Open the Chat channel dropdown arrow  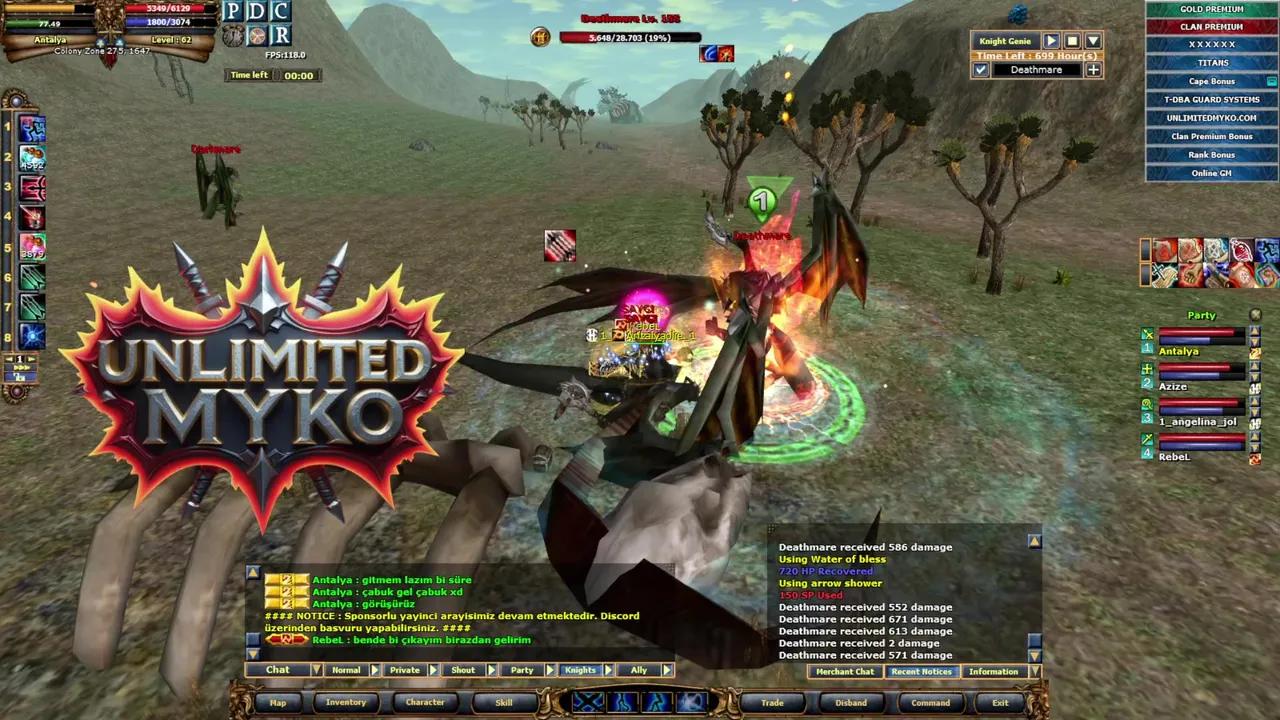click(x=316, y=670)
